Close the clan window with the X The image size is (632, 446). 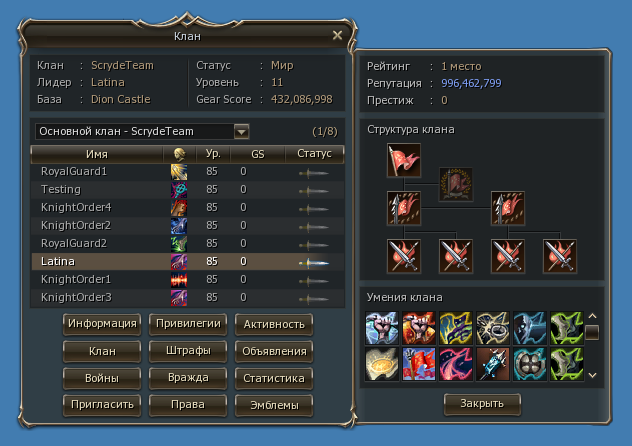click(x=337, y=35)
